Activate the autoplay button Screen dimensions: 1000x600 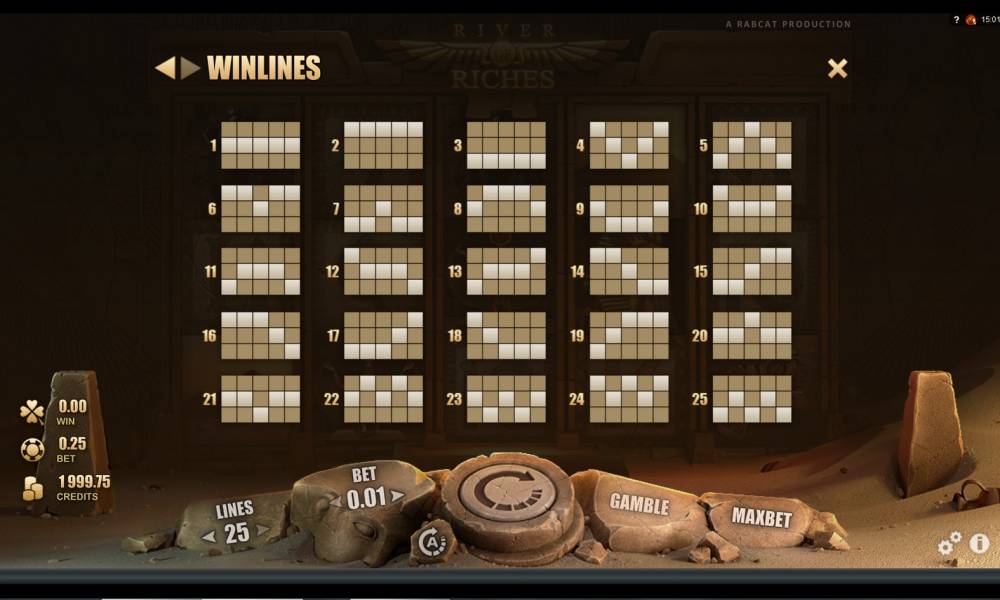433,541
